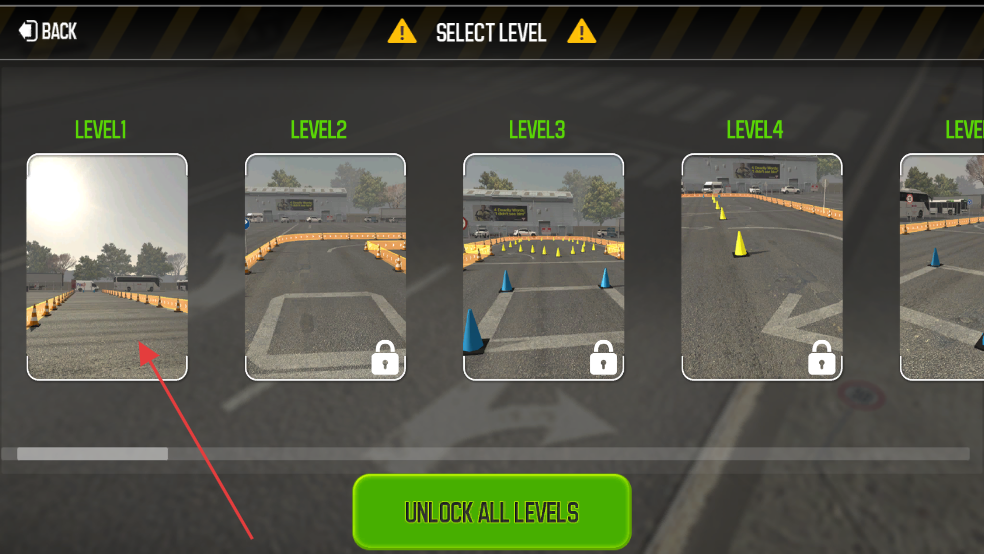Go back using the Back button
Viewport: 984px width, 554px height.
[48, 31]
